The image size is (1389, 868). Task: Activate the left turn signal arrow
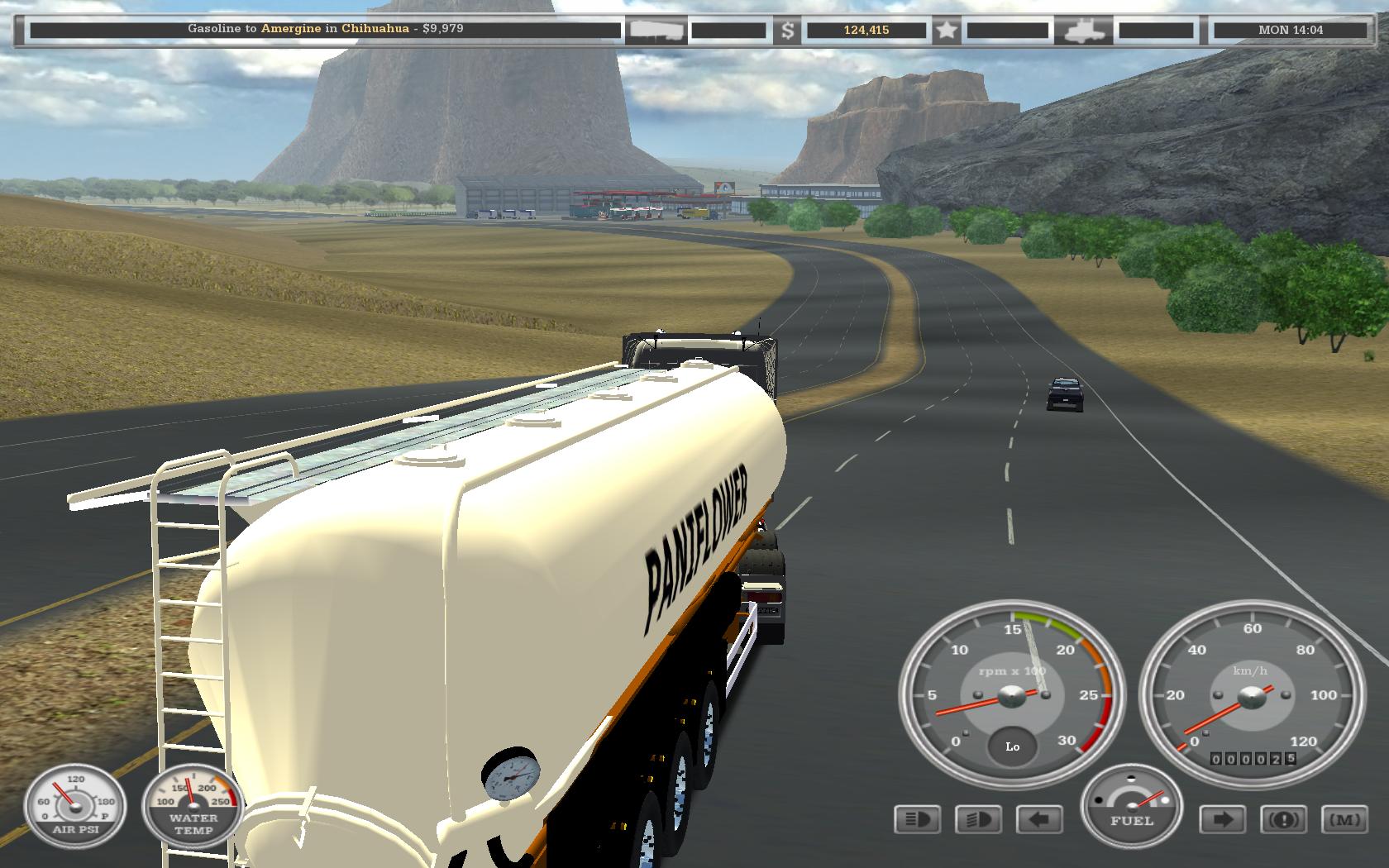tap(1039, 819)
